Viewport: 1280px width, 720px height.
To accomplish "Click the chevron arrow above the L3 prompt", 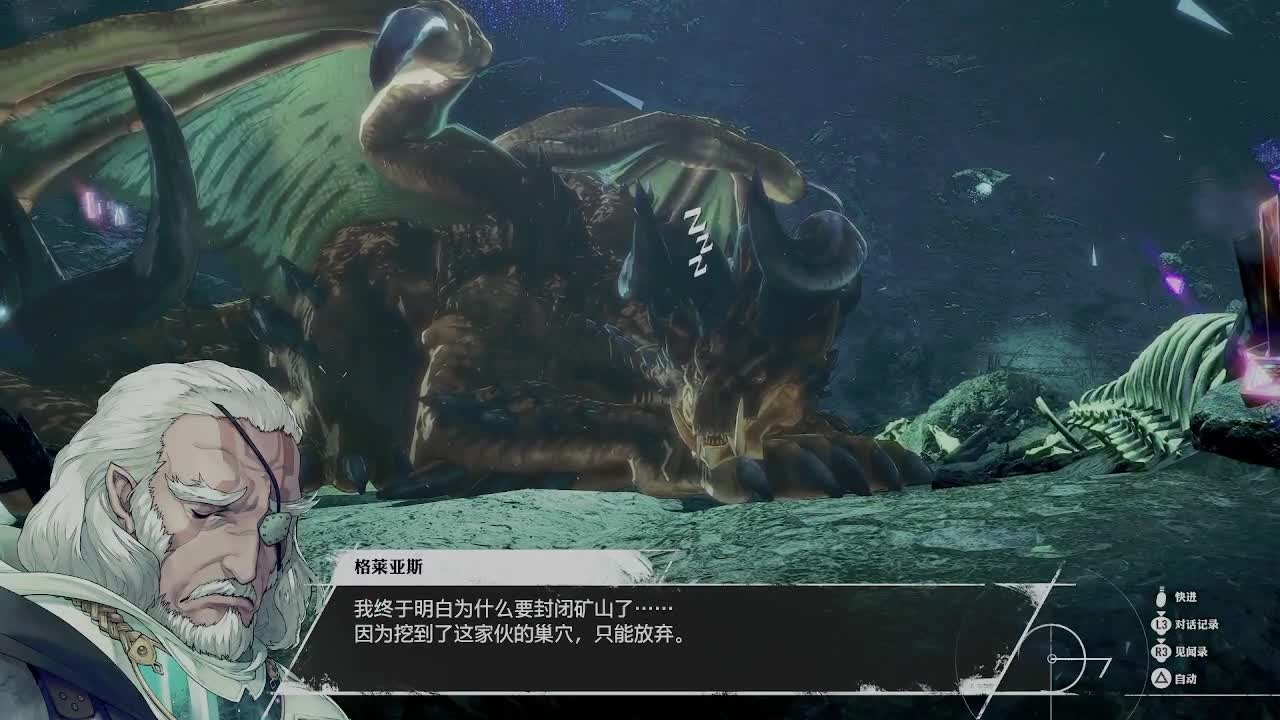I will pos(1162,613).
